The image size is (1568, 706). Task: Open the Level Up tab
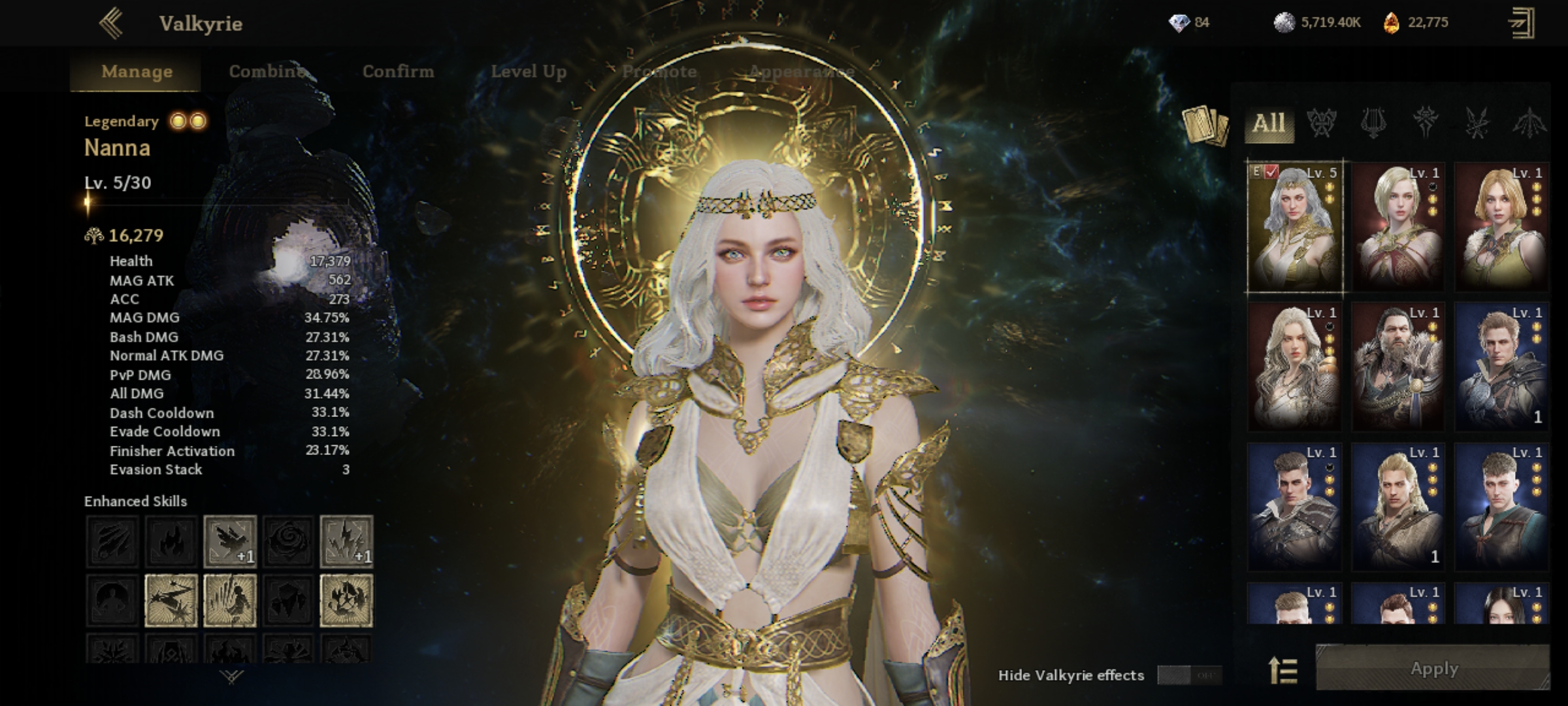coord(529,71)
